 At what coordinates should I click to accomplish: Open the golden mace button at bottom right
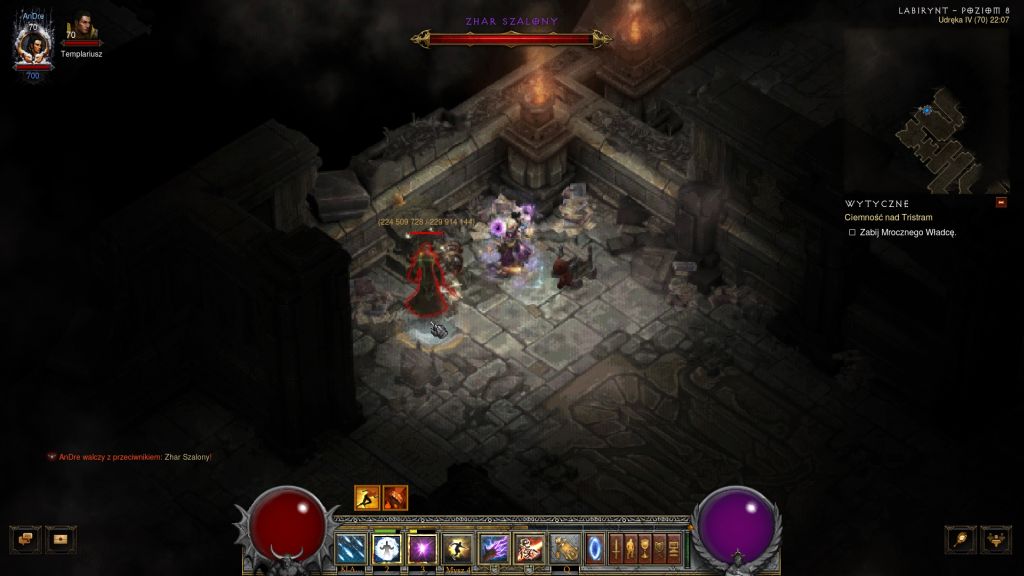[x=962, y=538]
